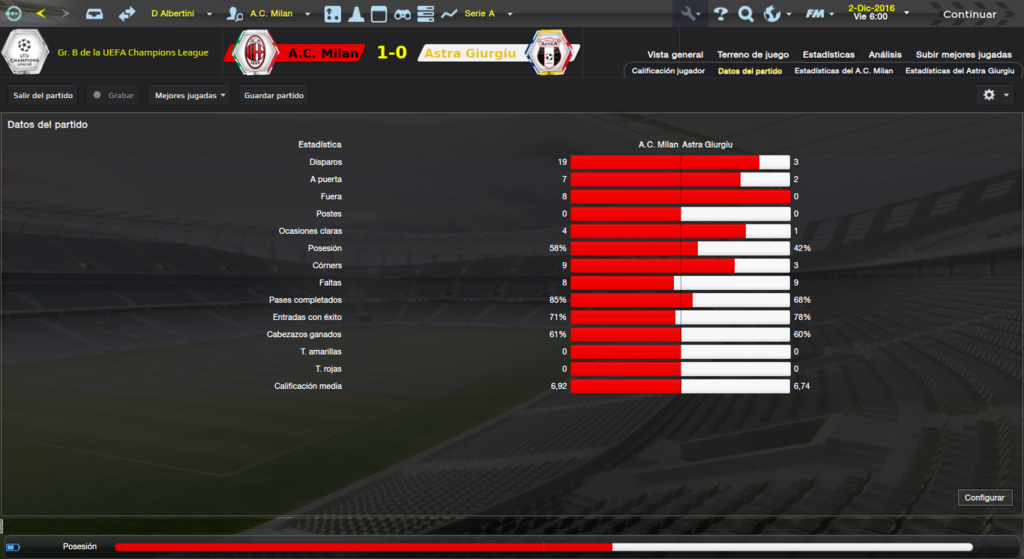Screen dimensions: 1024x559
Task: Exit via Salir del partido
Action: [43, 95]
